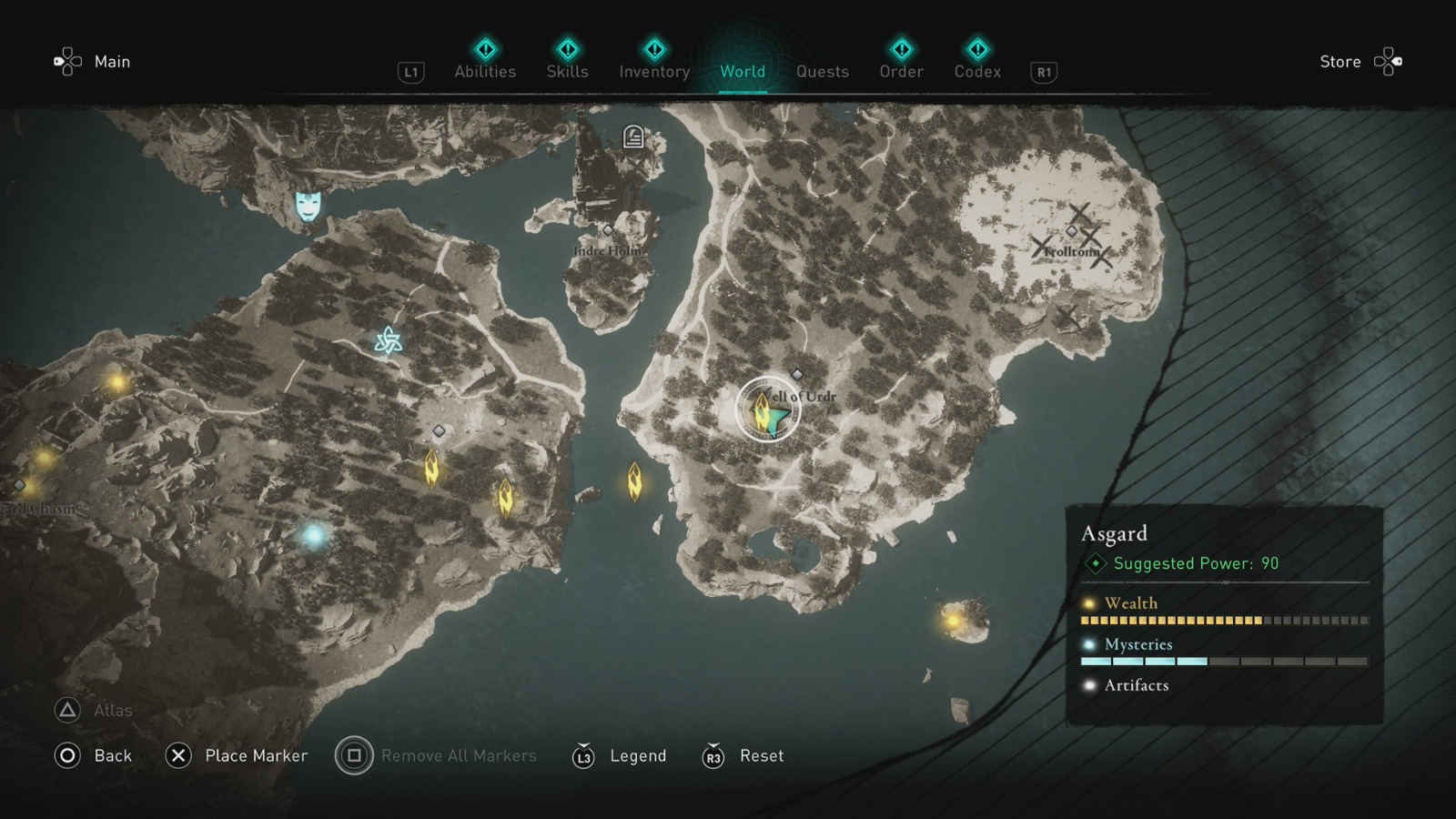Open the Inventory tab

pos(653,71)
